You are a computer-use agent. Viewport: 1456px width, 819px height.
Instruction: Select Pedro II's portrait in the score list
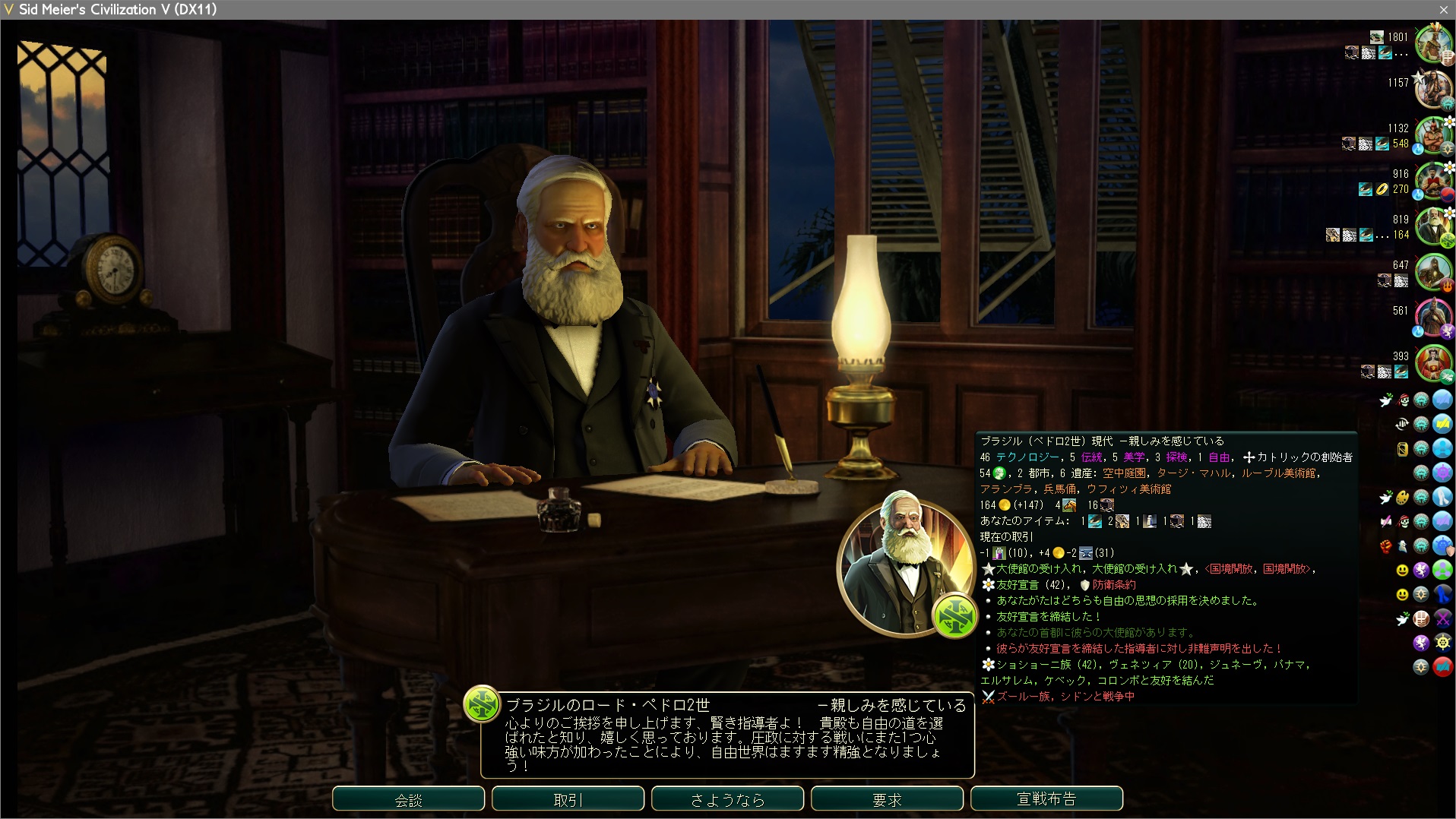[x=1432, y=226]
